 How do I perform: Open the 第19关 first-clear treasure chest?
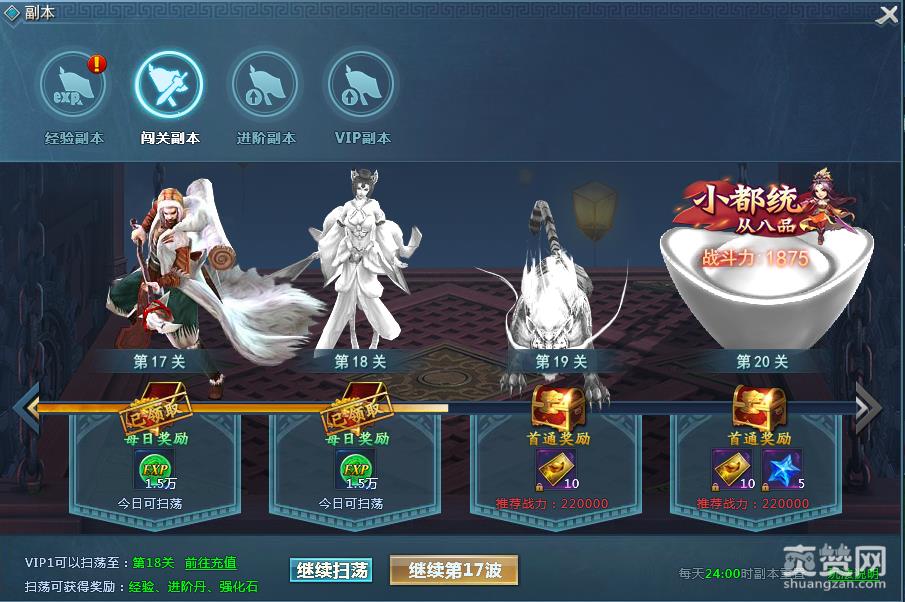(558, 407)
